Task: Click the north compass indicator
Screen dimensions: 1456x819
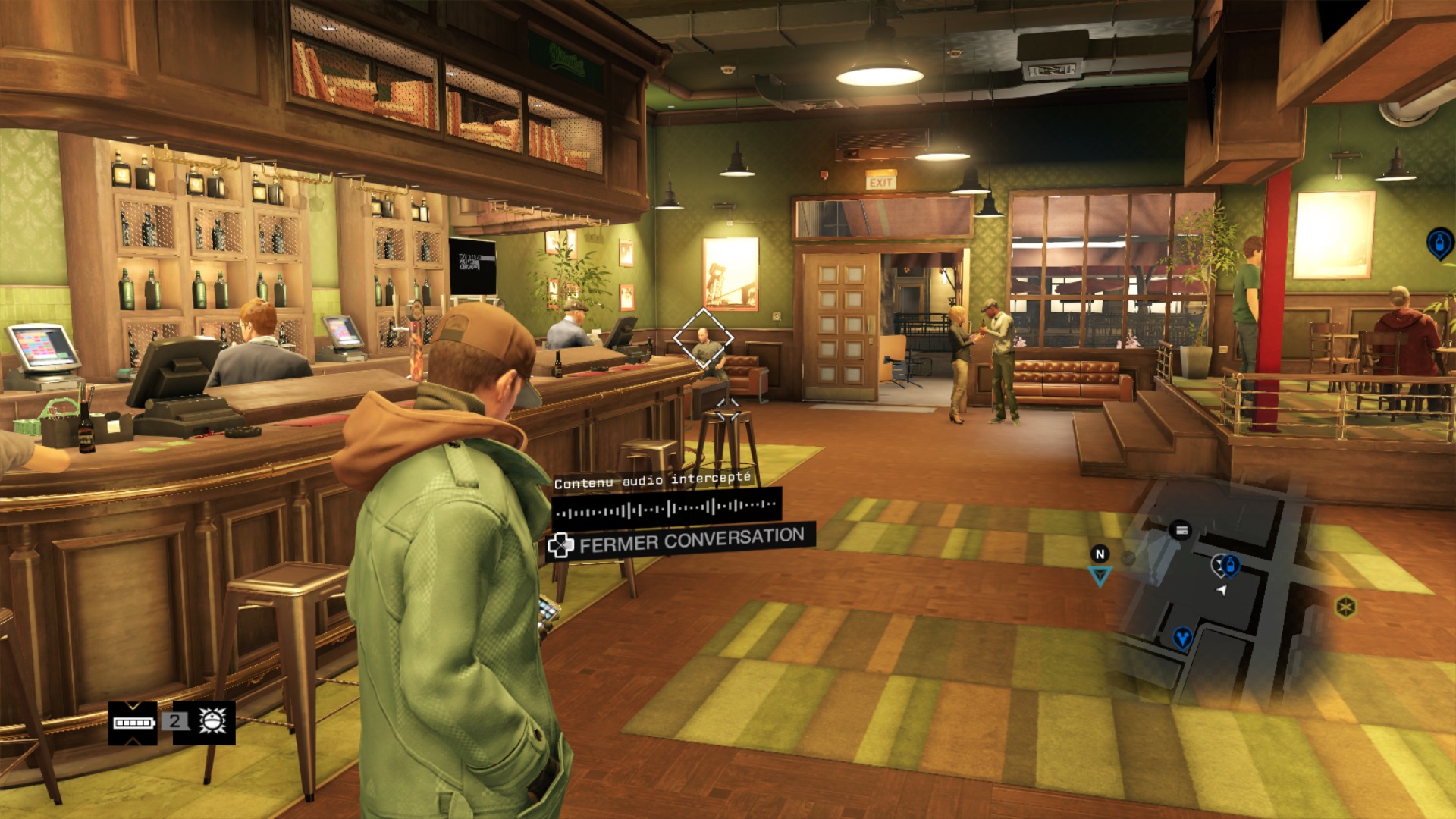Action: (x=1100, y=554)
